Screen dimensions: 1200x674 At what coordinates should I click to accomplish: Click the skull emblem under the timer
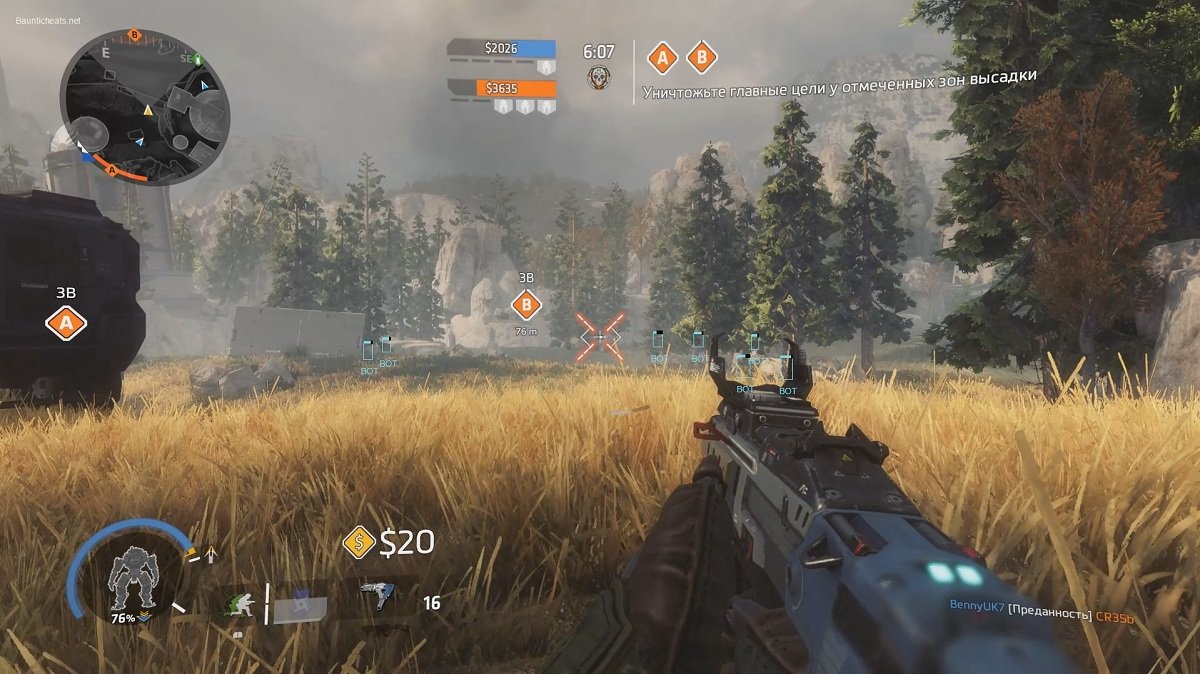click(x=599, y=77)
